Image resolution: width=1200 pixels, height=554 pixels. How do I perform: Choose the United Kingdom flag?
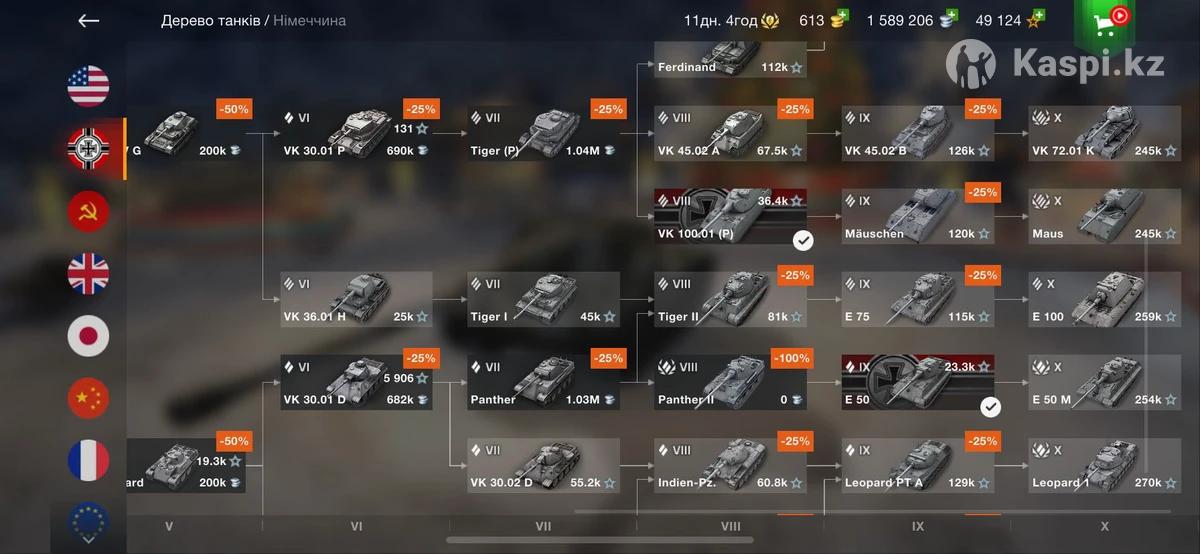88,274
